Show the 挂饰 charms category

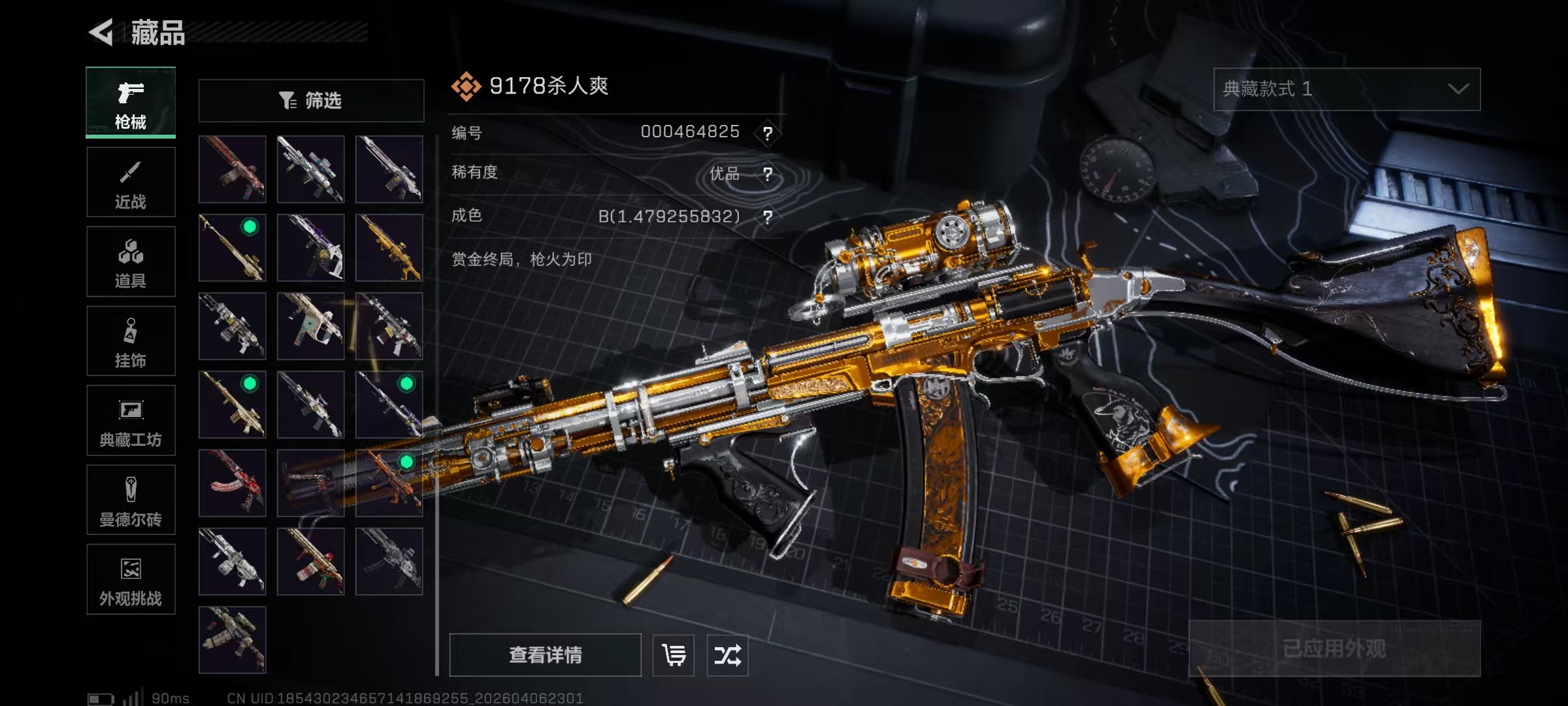[131, 341]
